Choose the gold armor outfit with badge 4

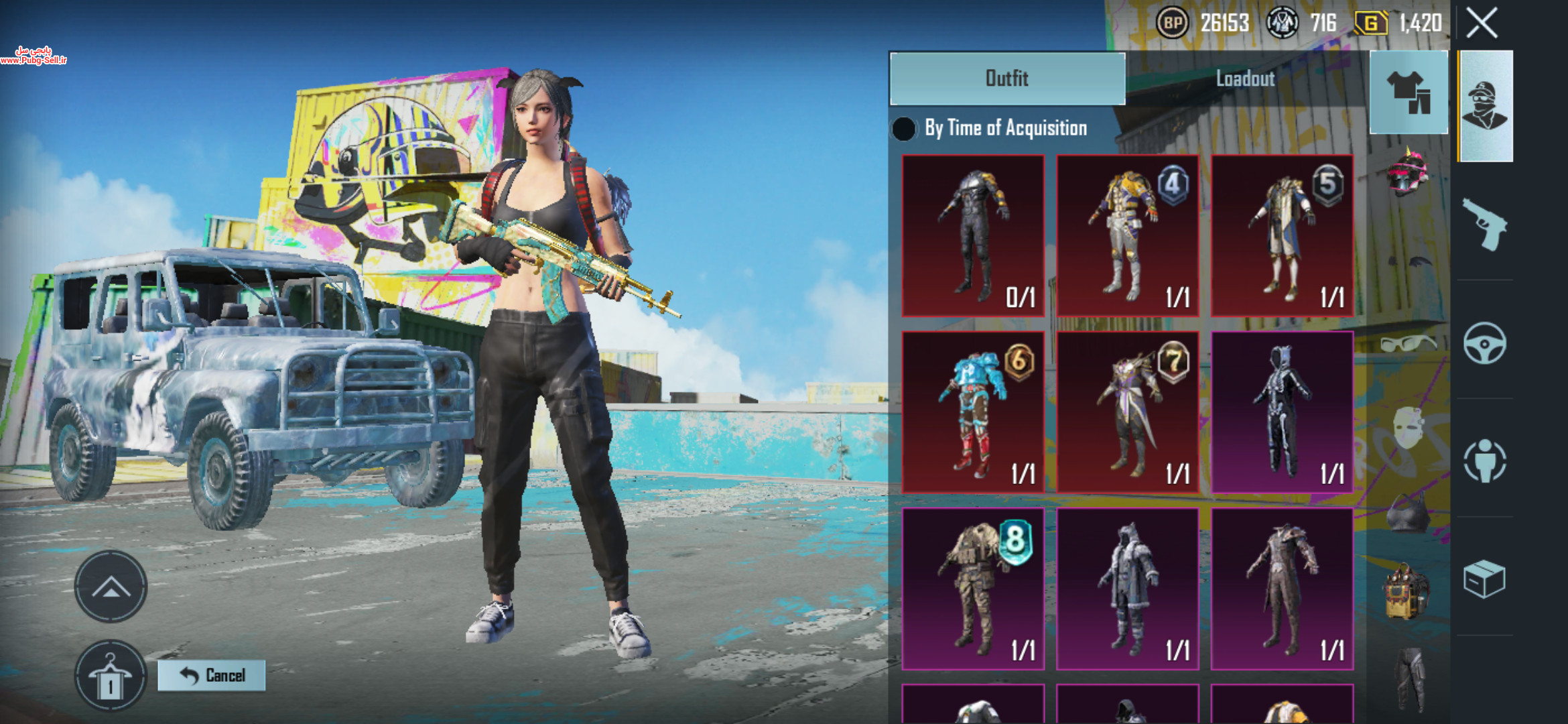[x=1128, y=235]
